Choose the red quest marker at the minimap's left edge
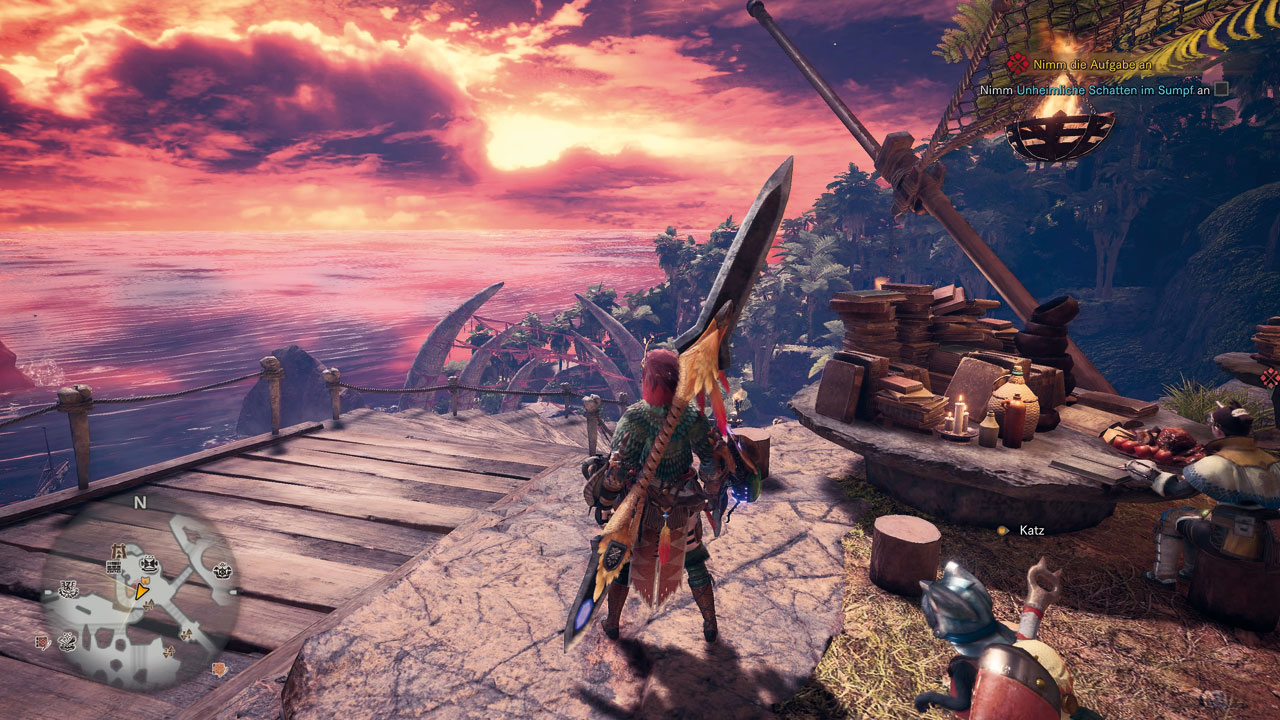Screen dimensions: 1280x720 pyautogui.click(x=44, y=641)
